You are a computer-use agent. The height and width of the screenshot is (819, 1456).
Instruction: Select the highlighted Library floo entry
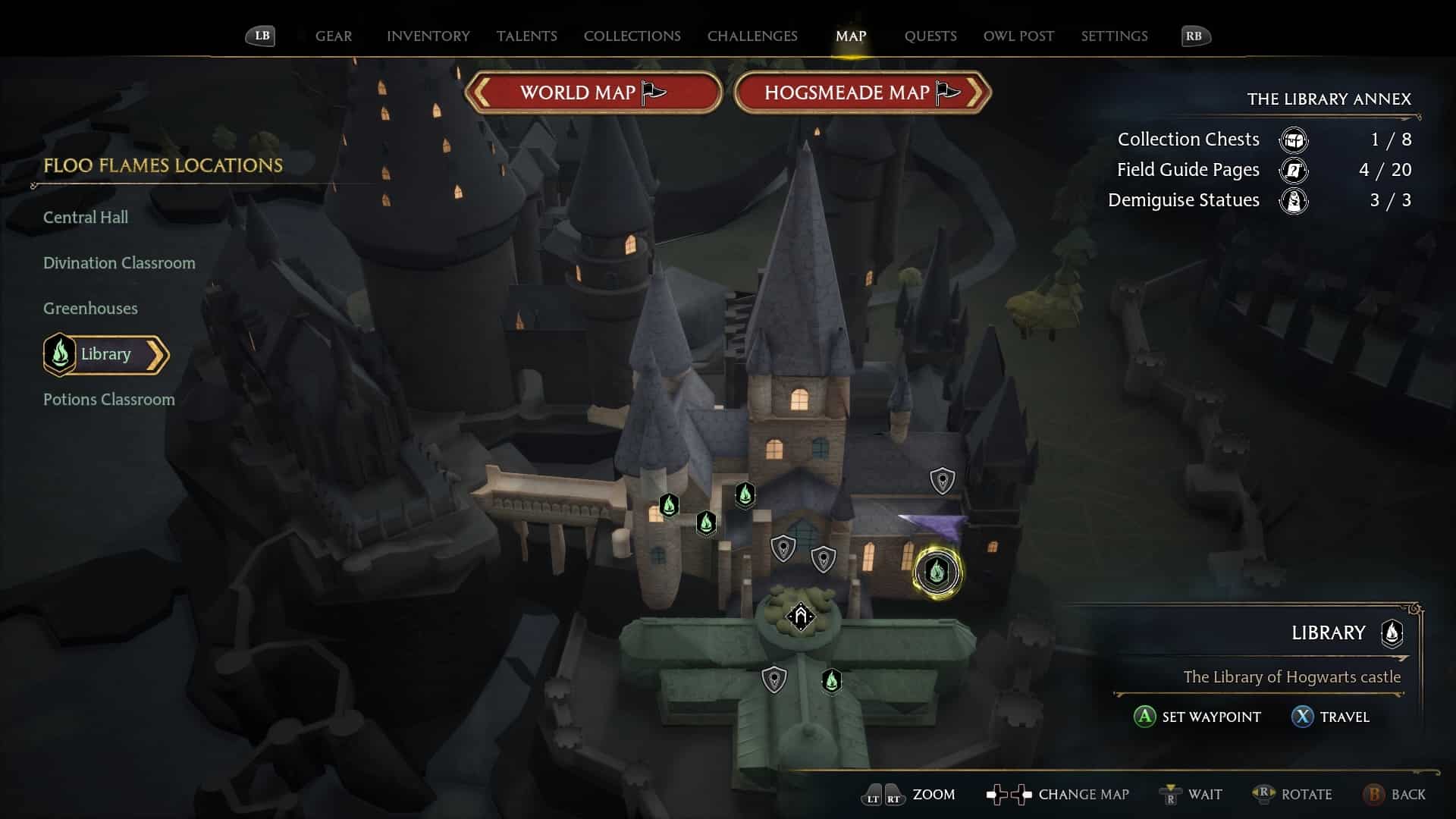pyautogui.click(x=105, y=354)
